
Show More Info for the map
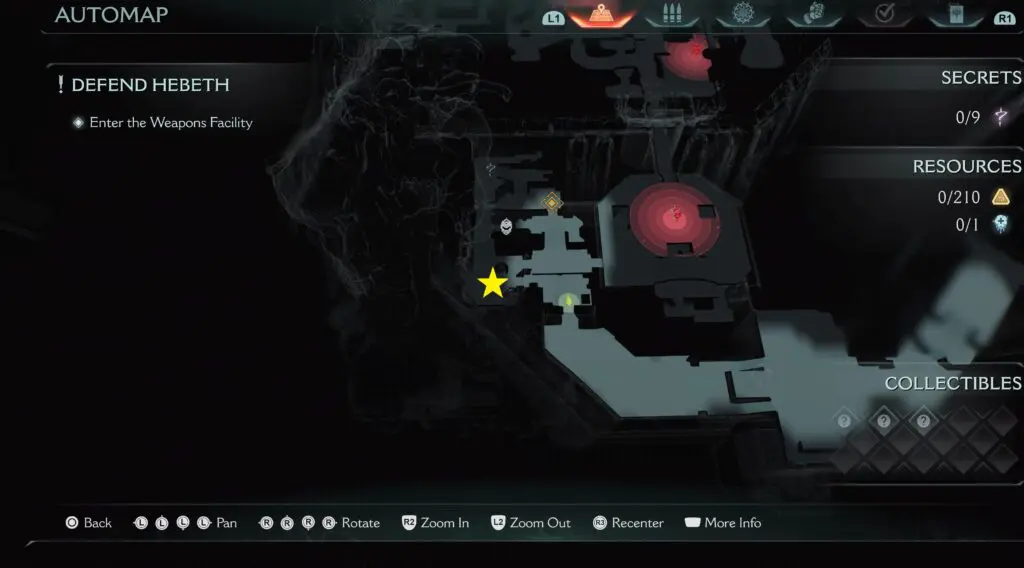coord(723,523)
